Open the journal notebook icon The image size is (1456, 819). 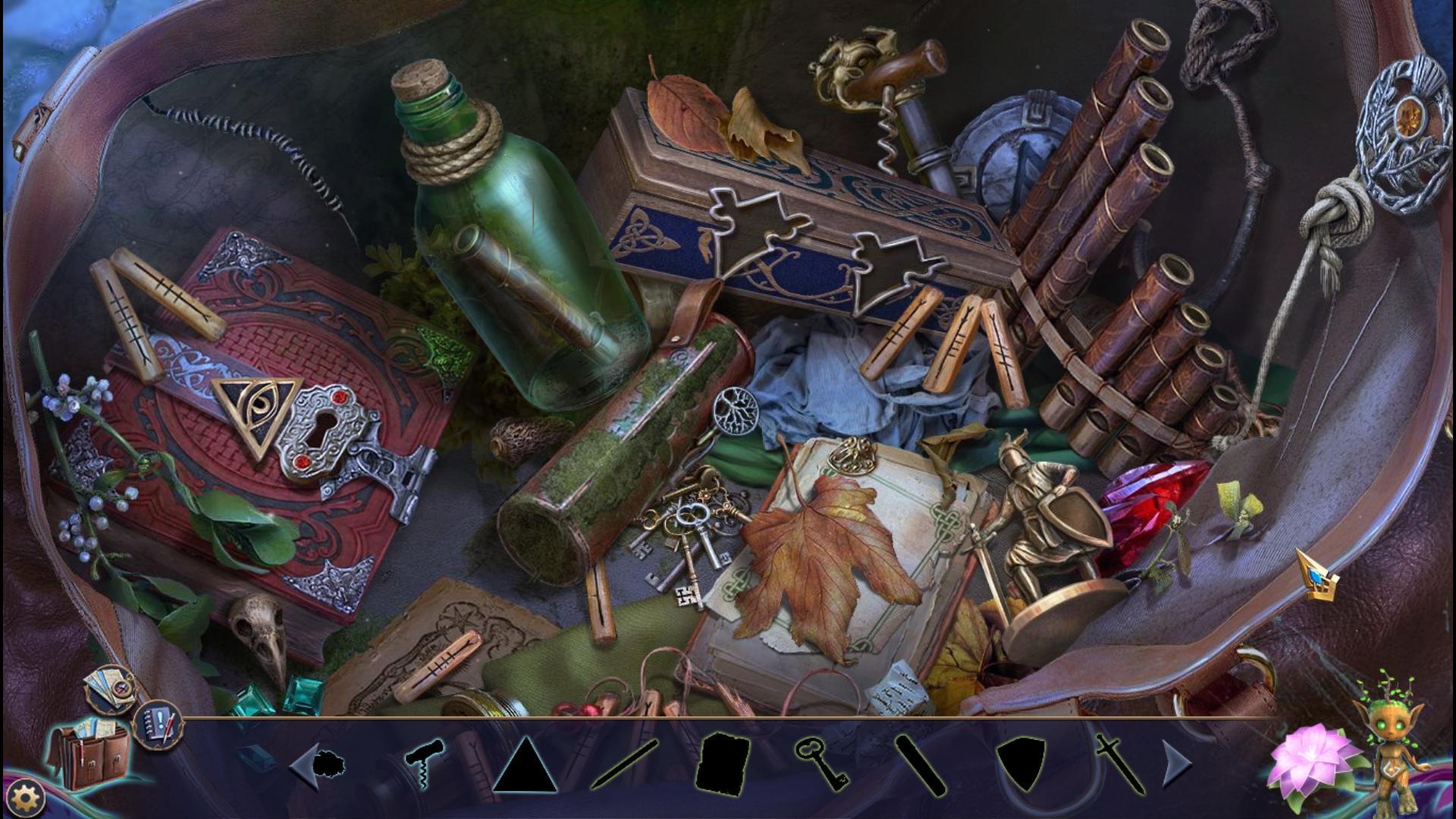tap(156, 722)
